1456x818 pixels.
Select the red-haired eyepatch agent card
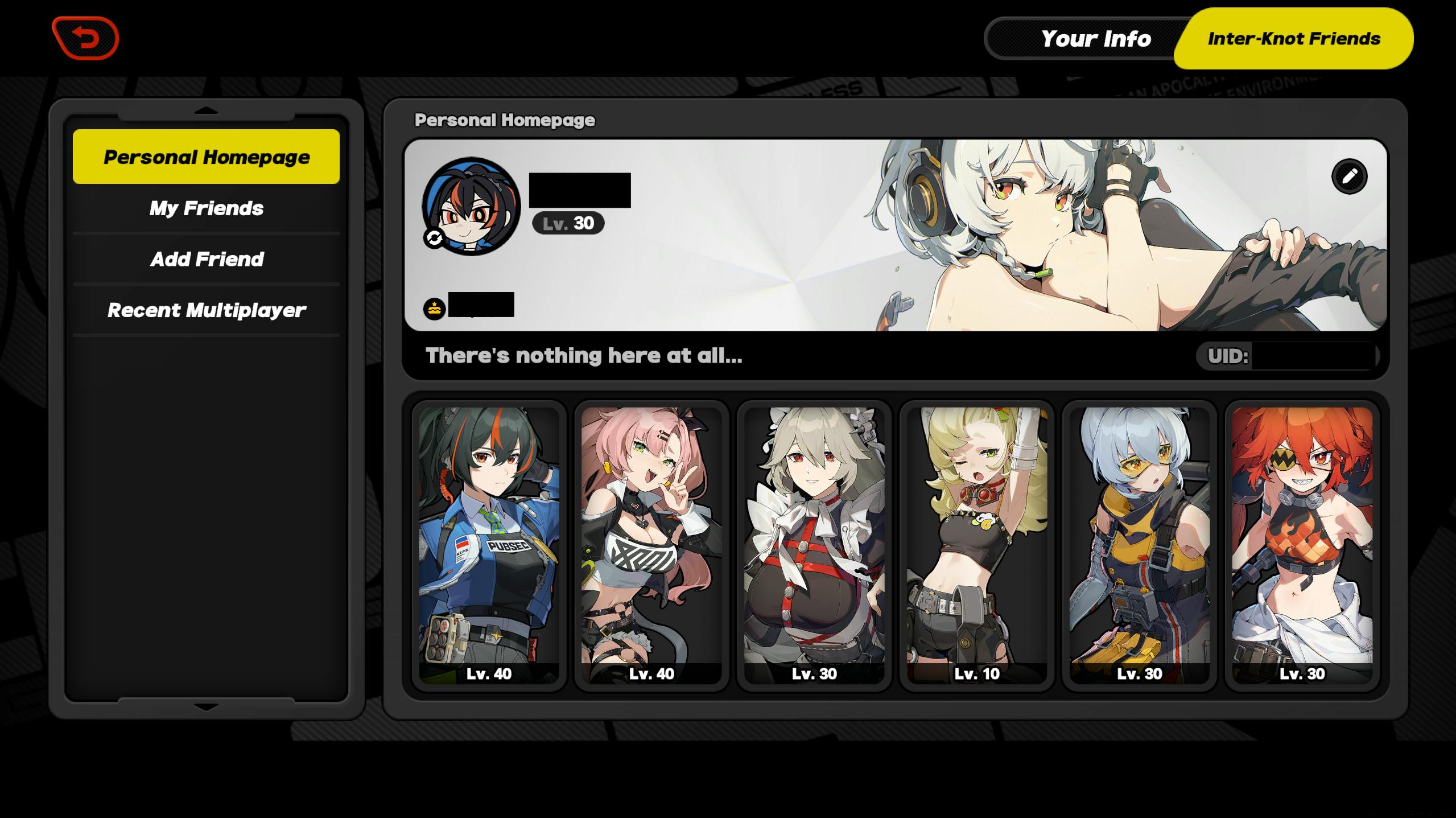(x=1302, y=545)
